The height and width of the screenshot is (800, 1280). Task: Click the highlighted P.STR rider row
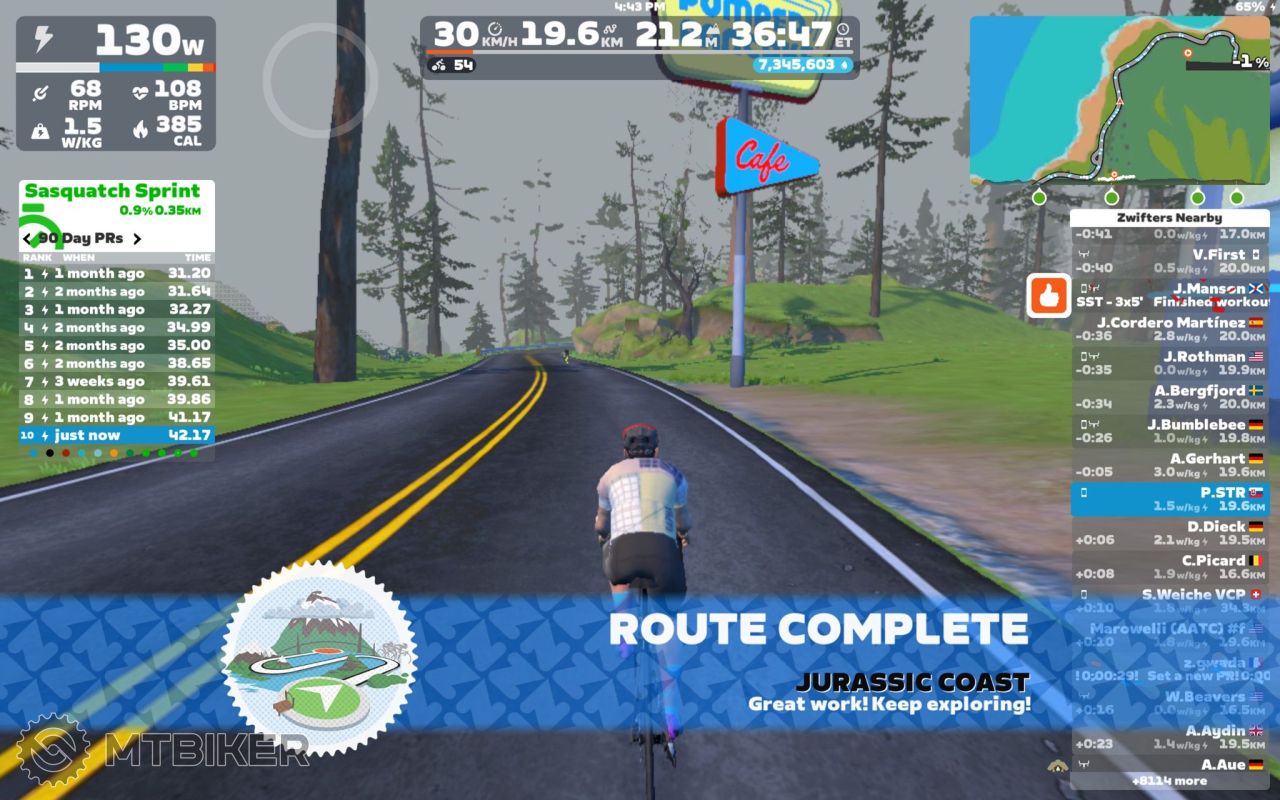(x=1170, y=500)
